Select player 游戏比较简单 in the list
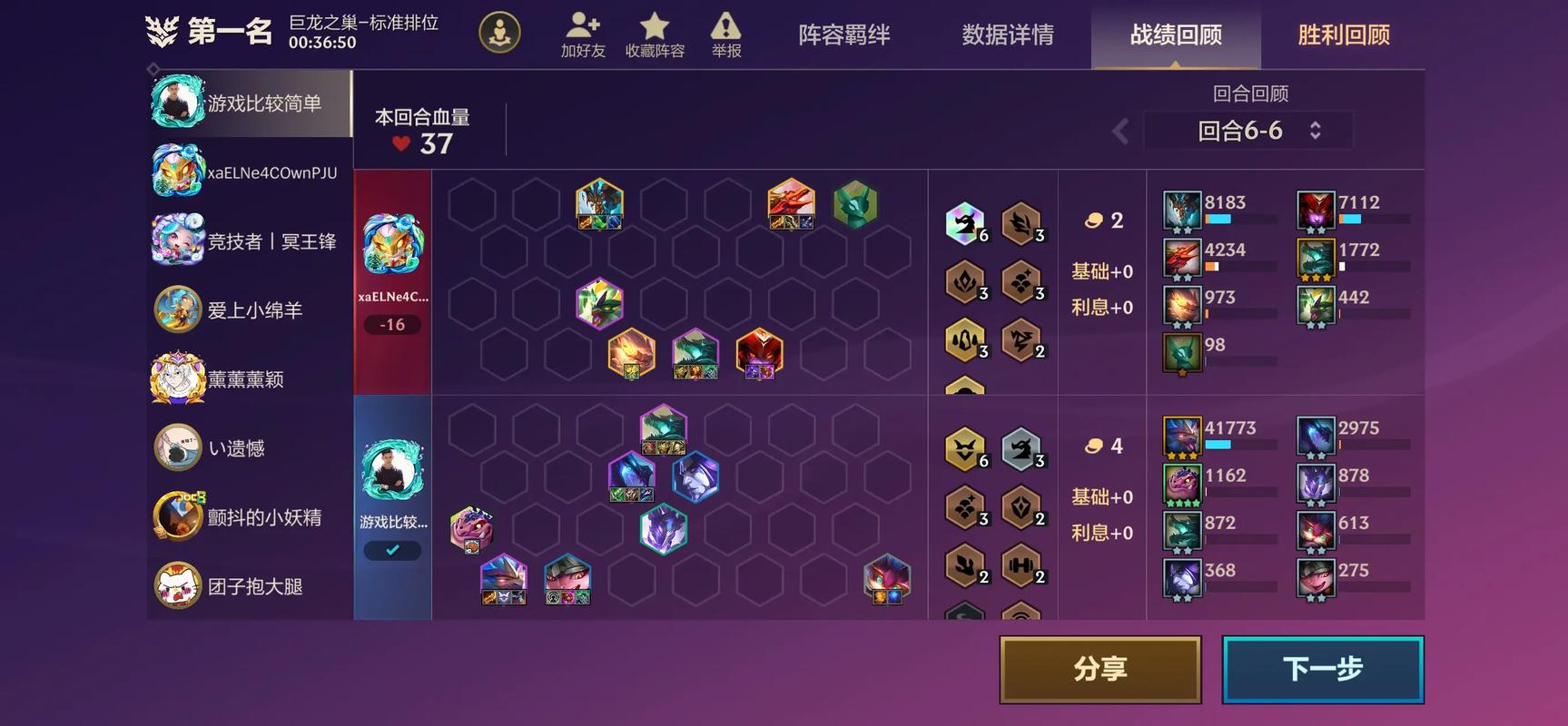The height and width of the screenshot is (726, 1568). (x=249, y=103)
